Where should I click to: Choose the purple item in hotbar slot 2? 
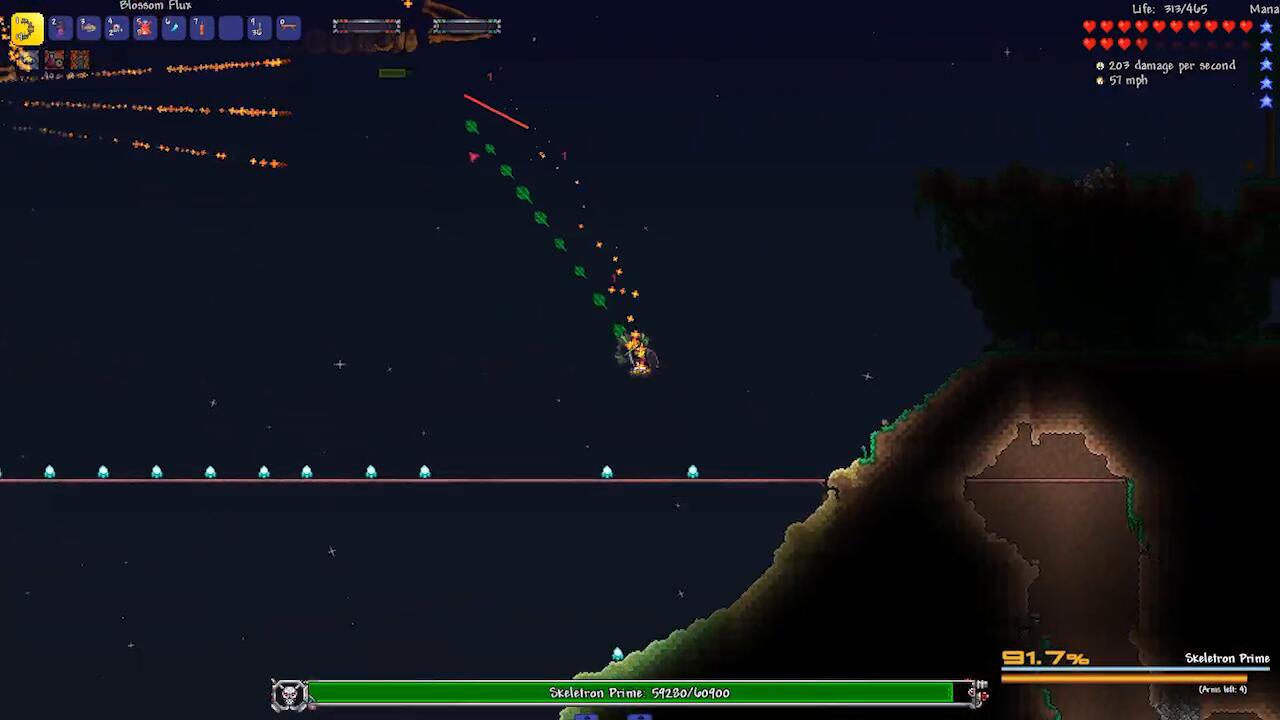pos(60,28)
